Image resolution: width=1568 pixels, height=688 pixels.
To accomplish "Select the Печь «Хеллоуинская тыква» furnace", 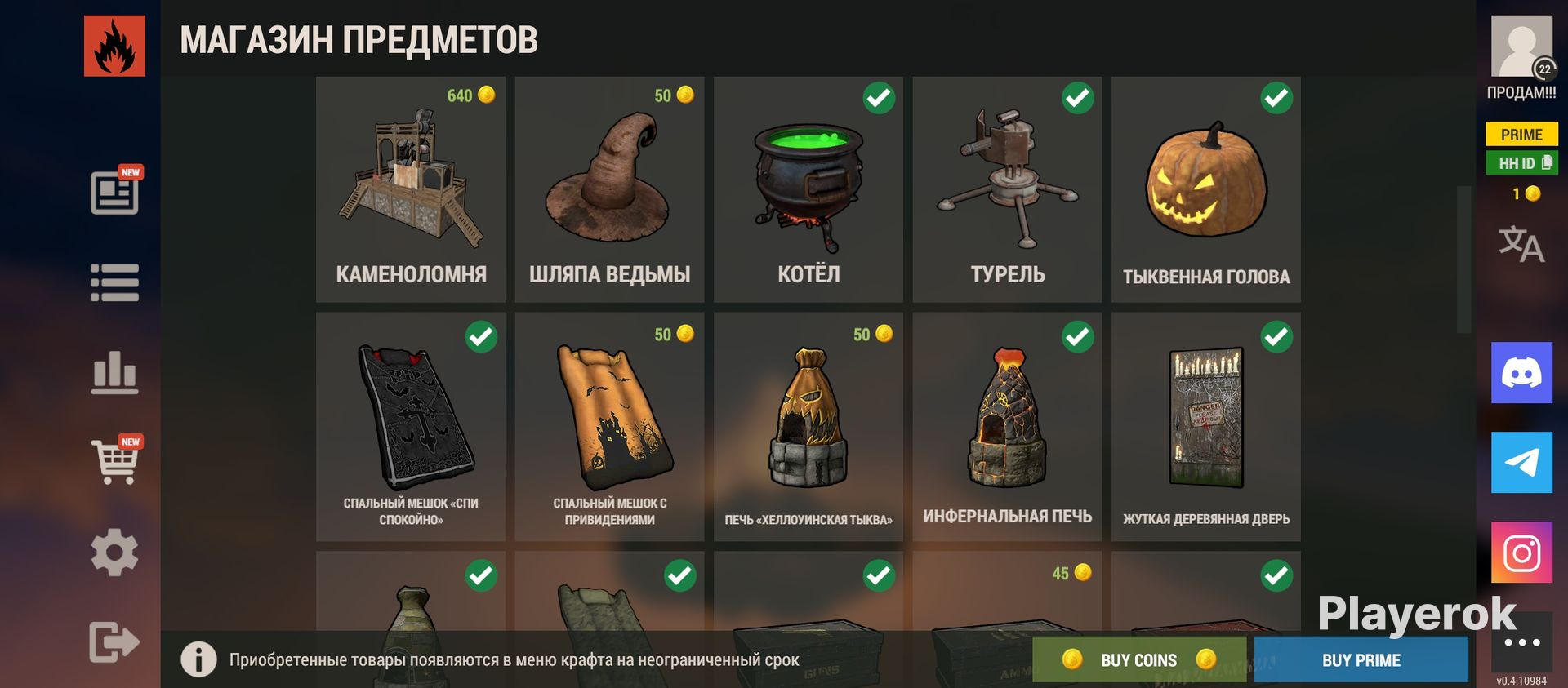I will tap(808, 426).
